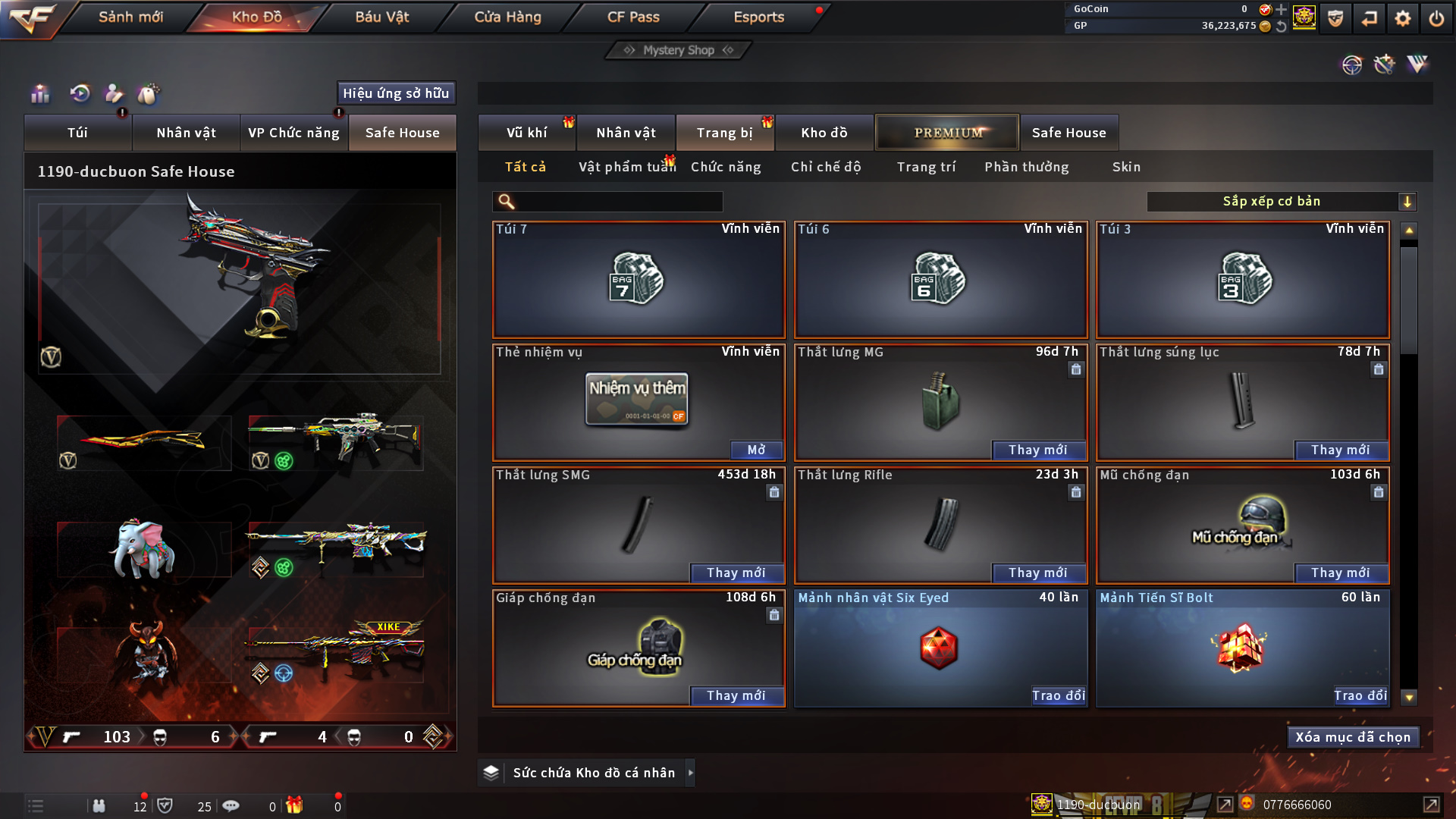Switch to the PREMIUM tab
The width and height of the screenshot is (1456, 819).
948,133
